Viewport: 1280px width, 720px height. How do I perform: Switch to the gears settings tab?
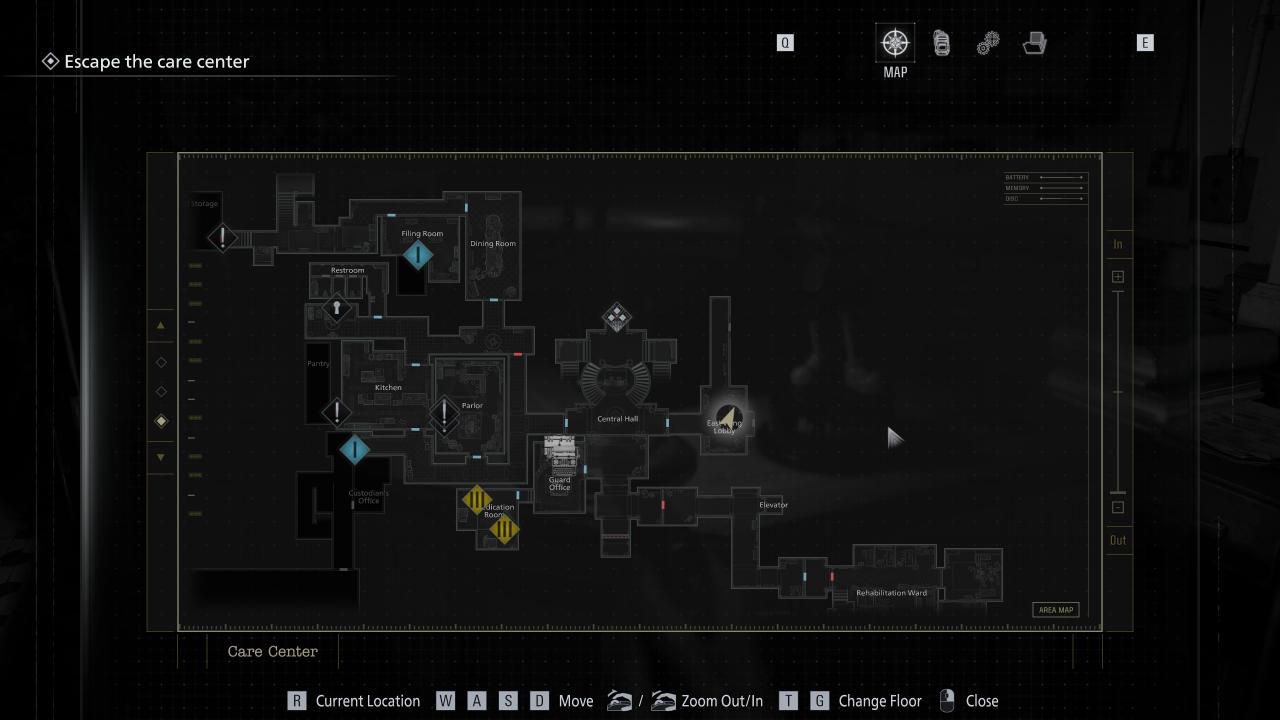[x=988, y=43]
